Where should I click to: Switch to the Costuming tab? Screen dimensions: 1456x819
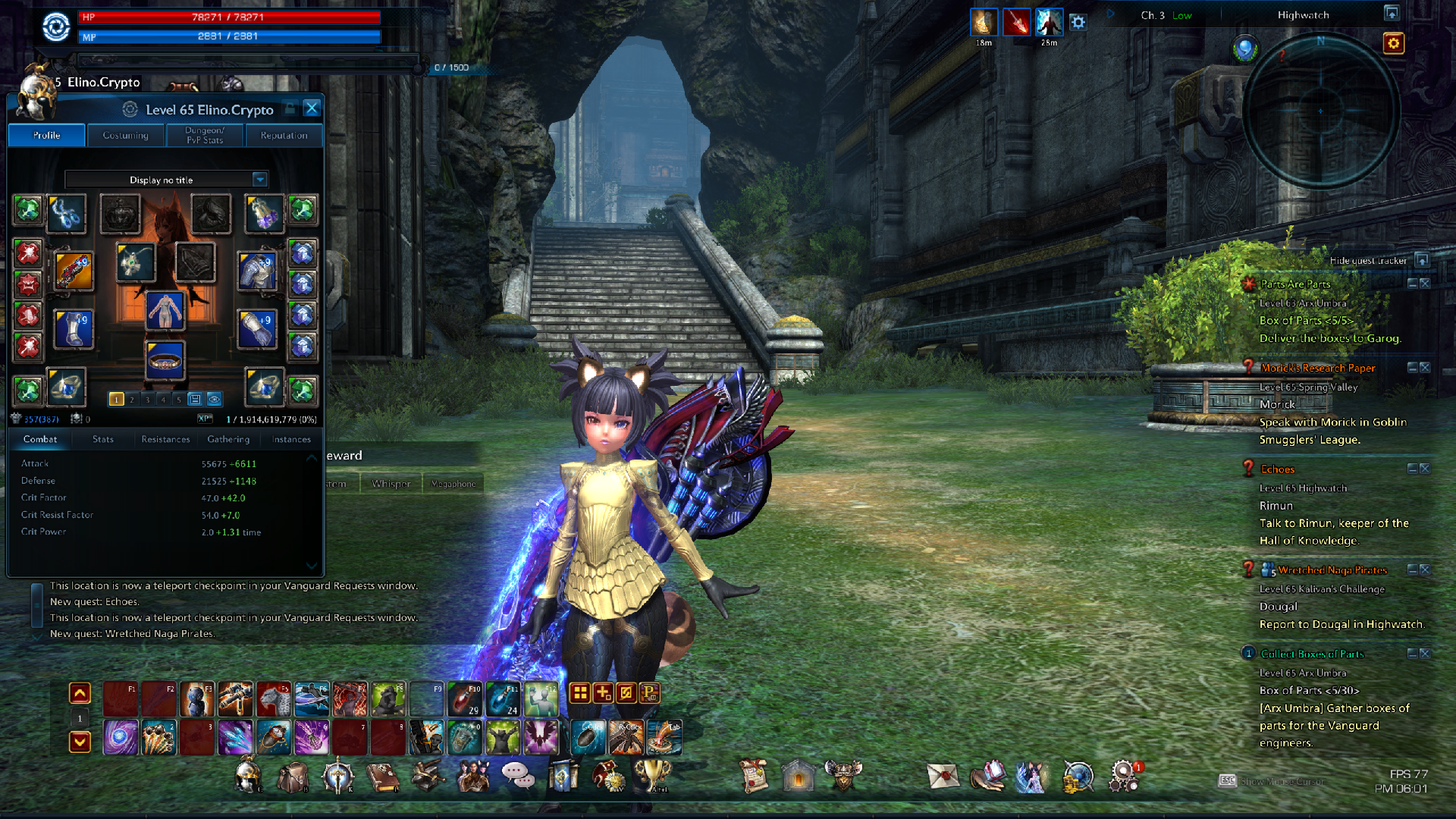[x=125, y=136]
